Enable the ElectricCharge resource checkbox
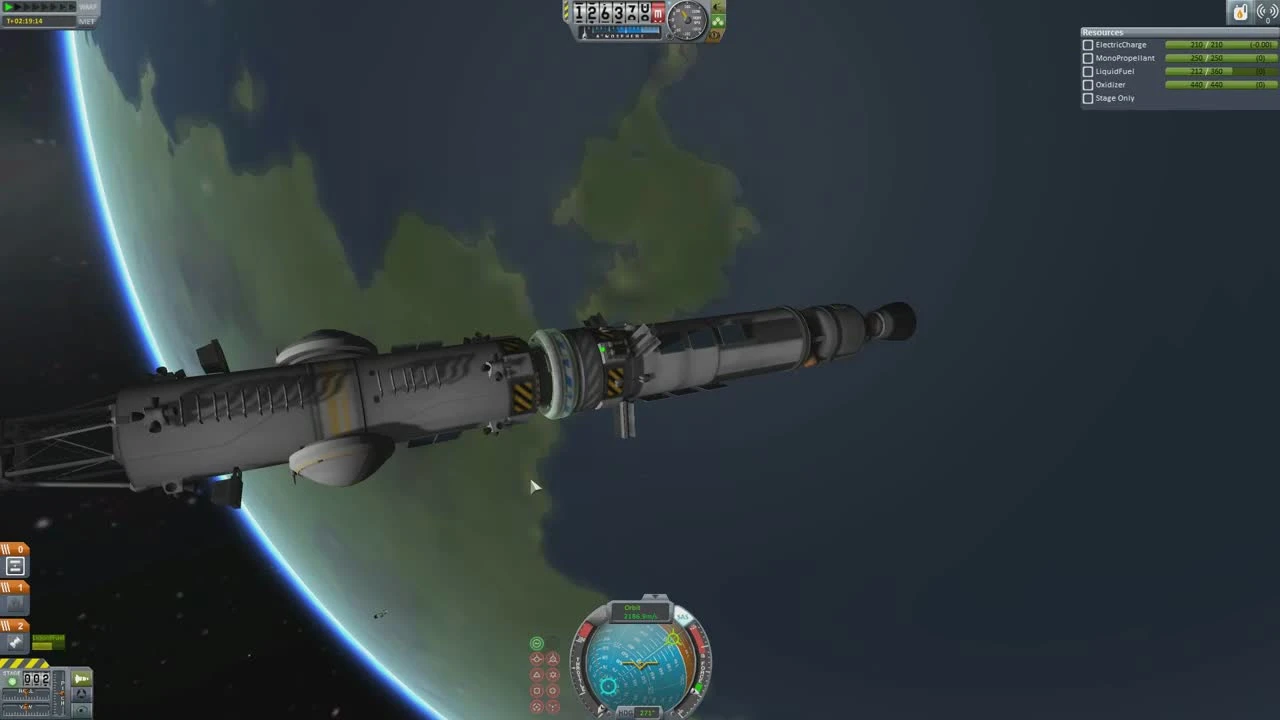Image resolution: width=1280 pixels, height=720 pixels. pos(1087,44)
